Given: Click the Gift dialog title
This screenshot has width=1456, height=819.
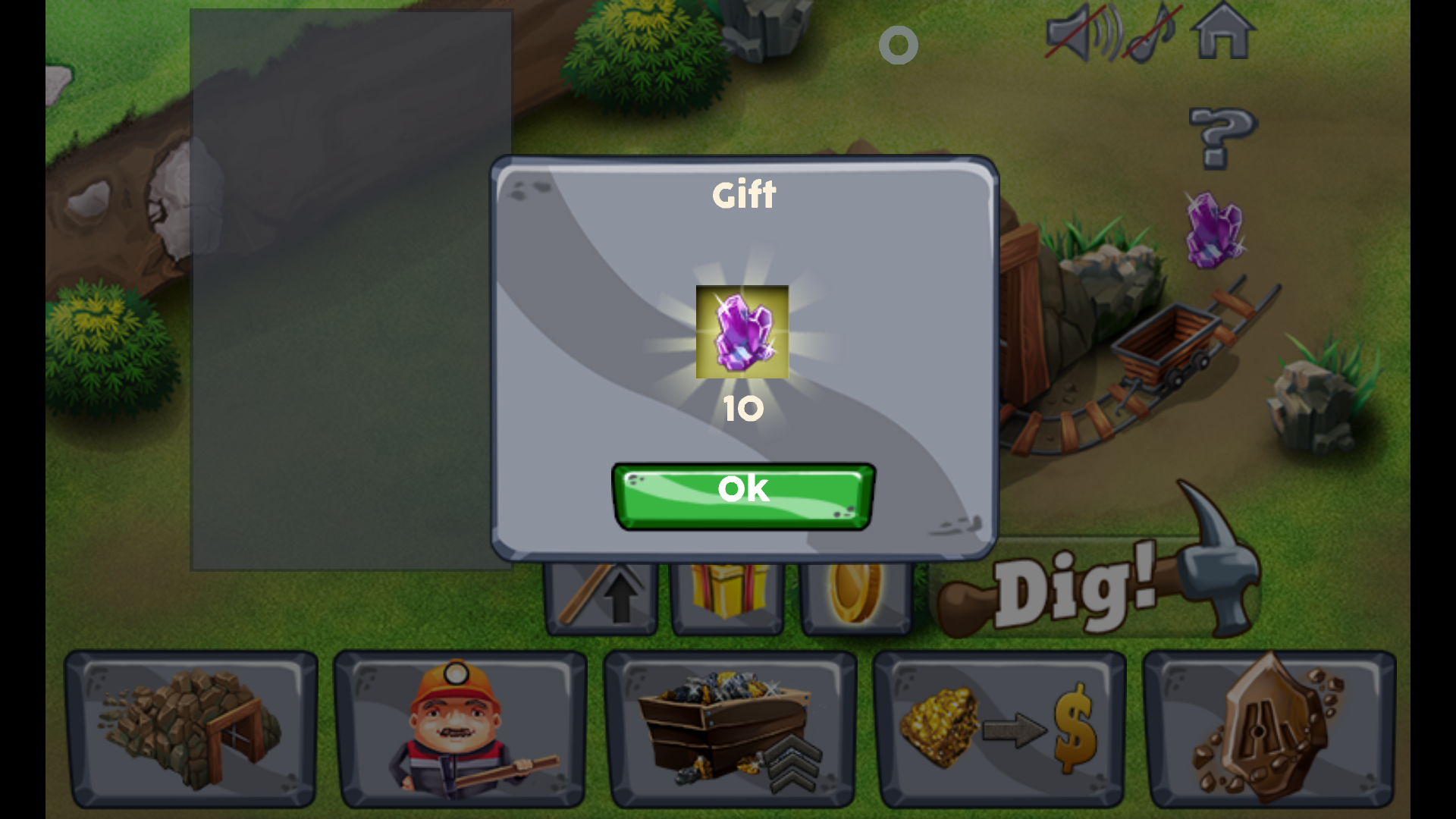Looking at the screenshot, I should coord(743,195).
